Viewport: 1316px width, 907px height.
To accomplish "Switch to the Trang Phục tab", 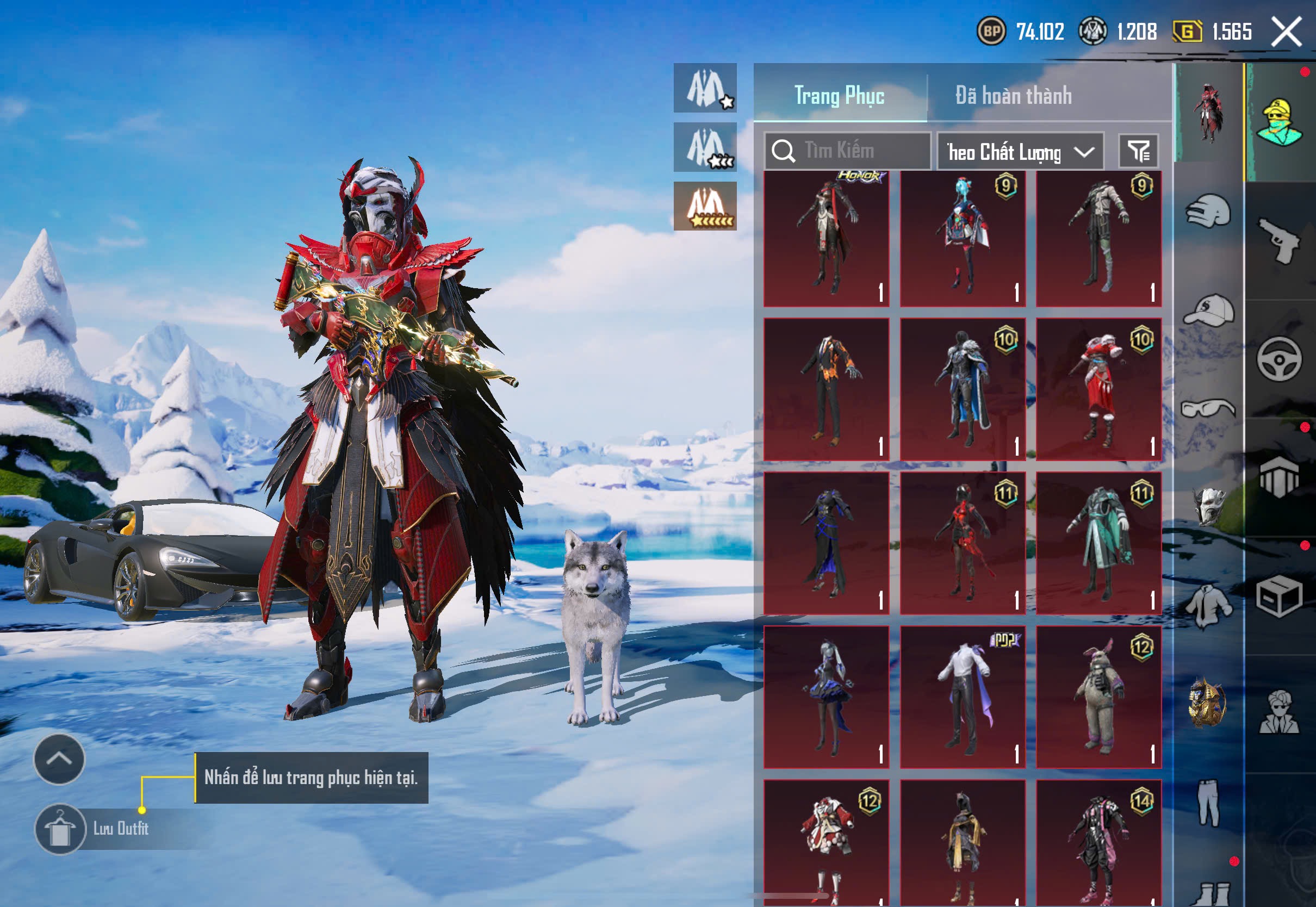I will click(839, 96).
